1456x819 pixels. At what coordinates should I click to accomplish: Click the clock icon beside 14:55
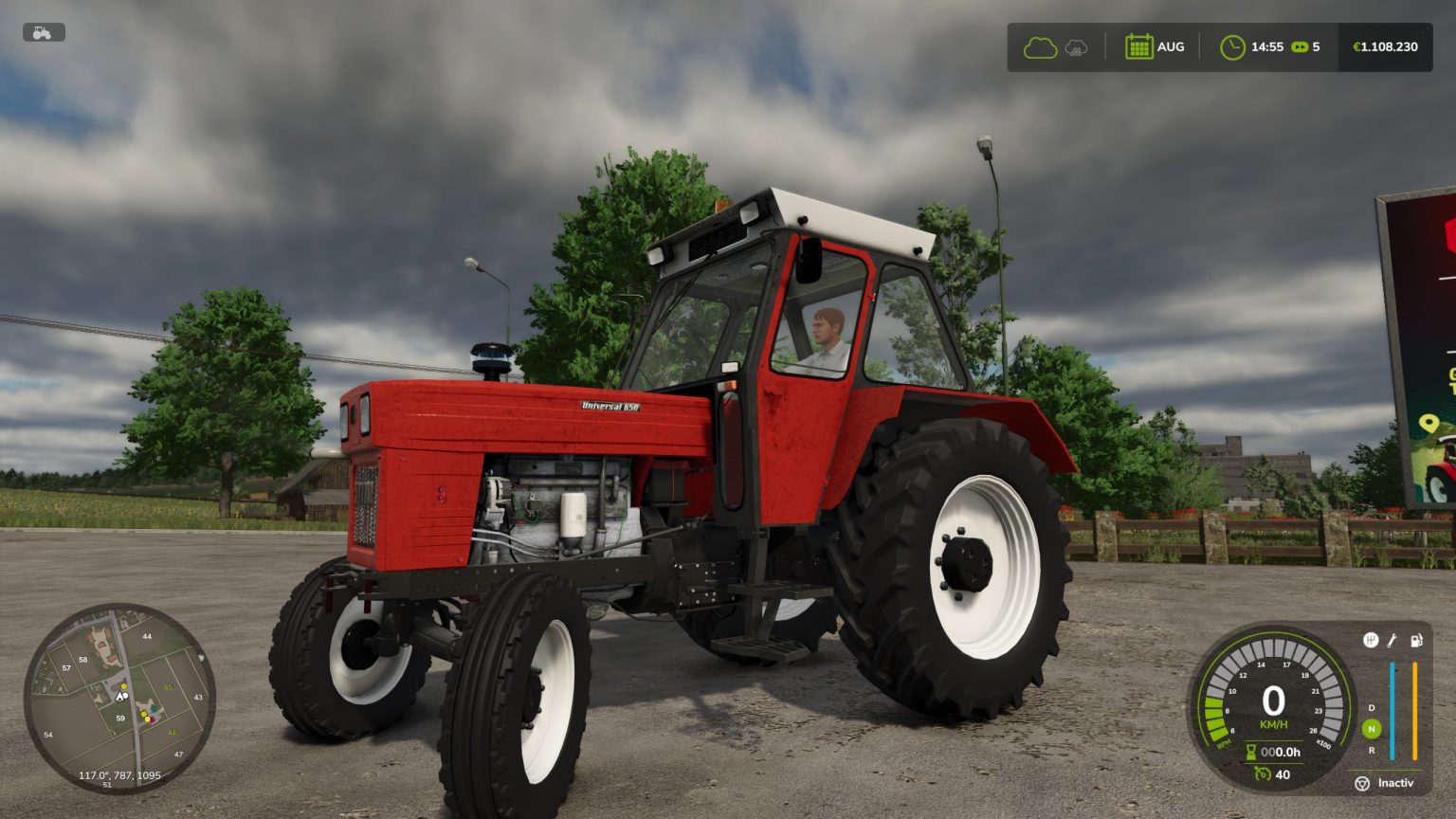(x=1233, y=47)
